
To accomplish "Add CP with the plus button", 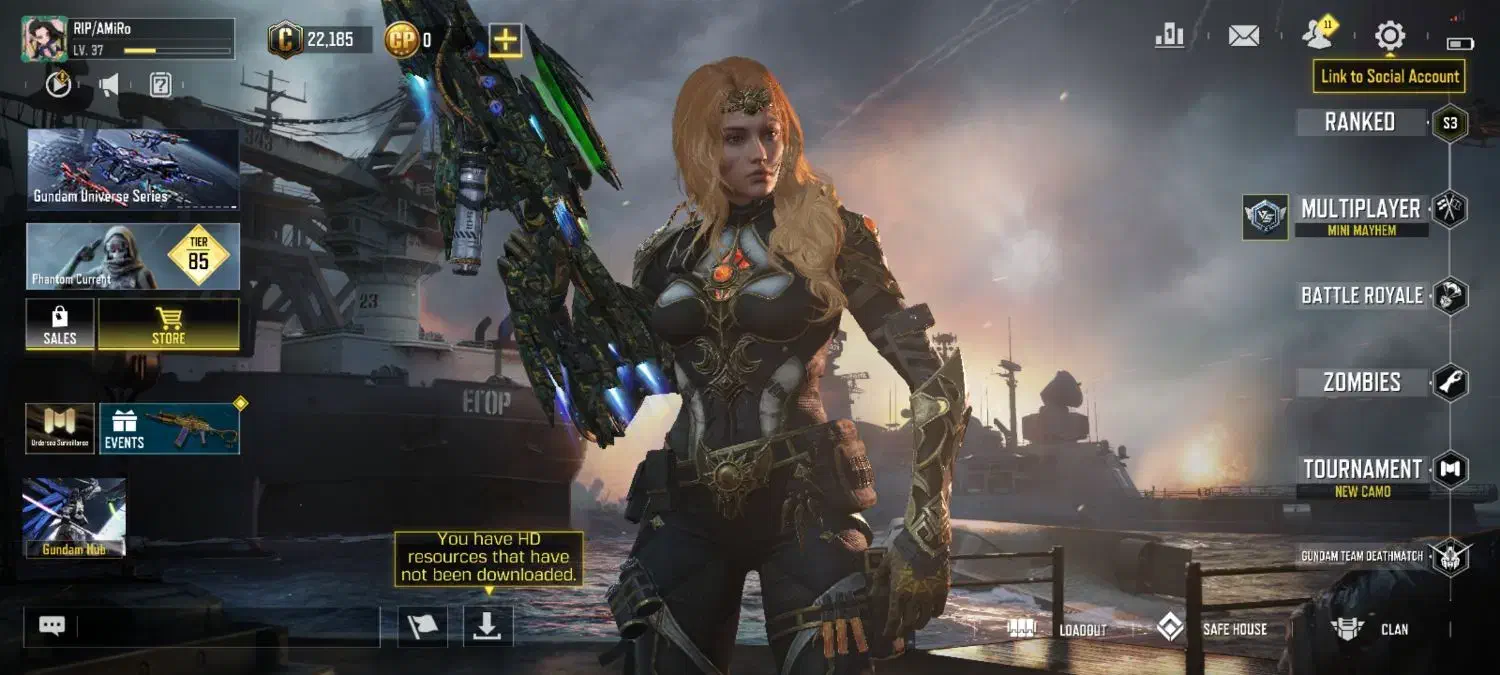I will coord(505,40).
